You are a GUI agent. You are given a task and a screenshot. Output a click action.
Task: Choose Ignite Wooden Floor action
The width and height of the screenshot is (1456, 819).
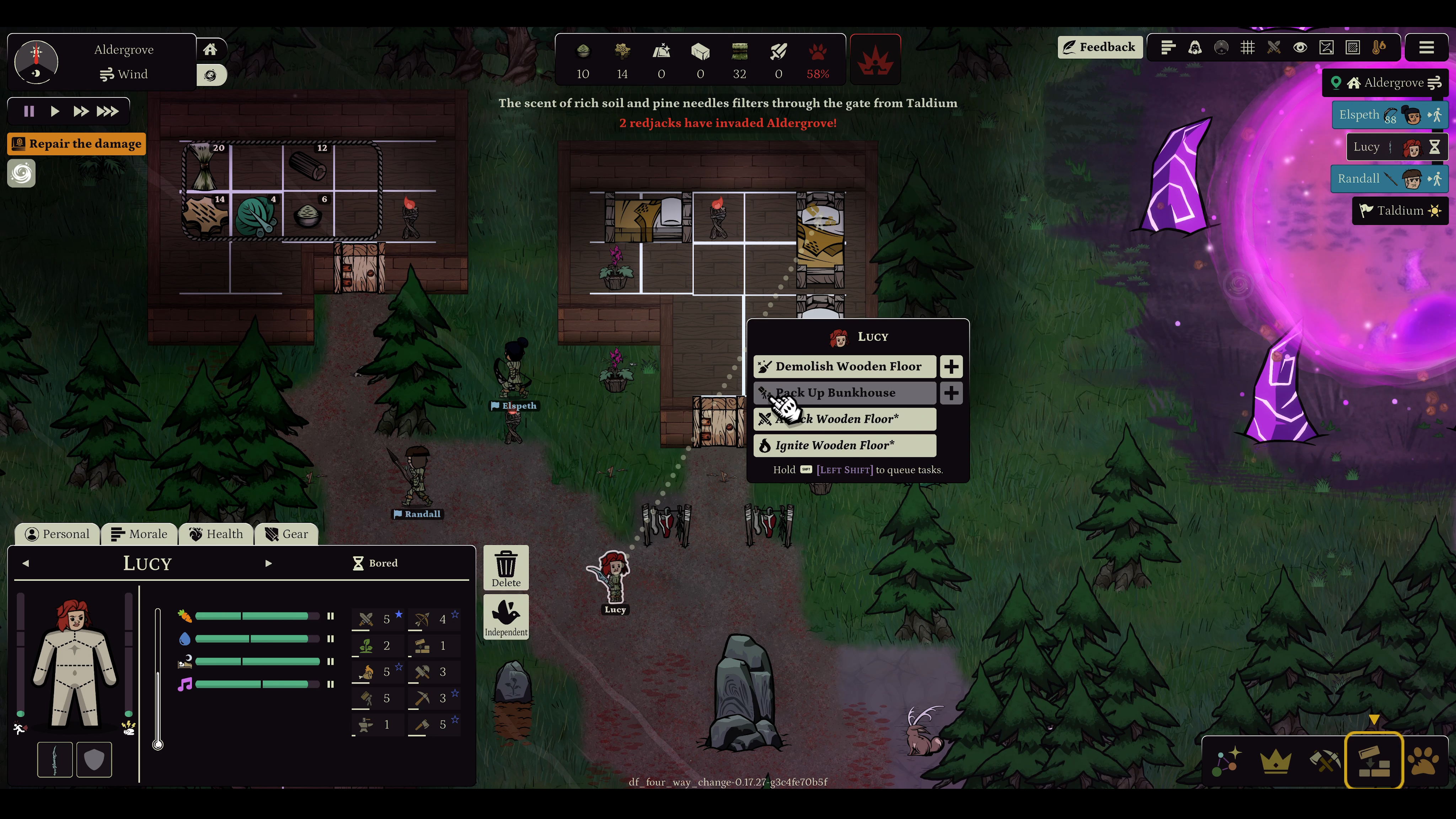point(845,445)
